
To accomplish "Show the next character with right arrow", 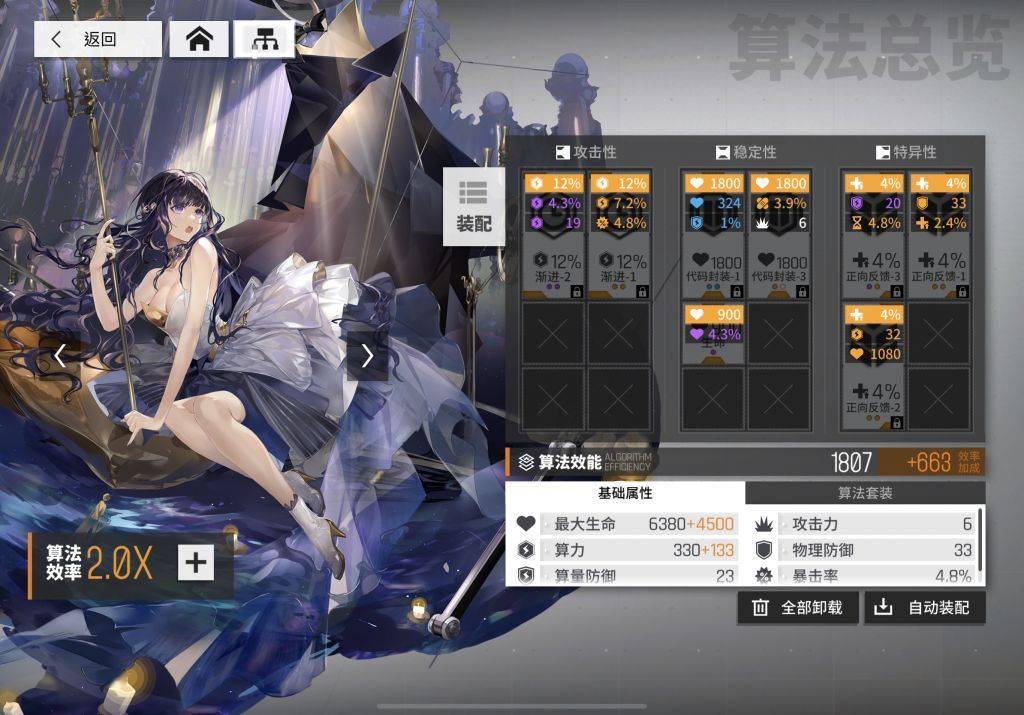I will coord(367,355).
